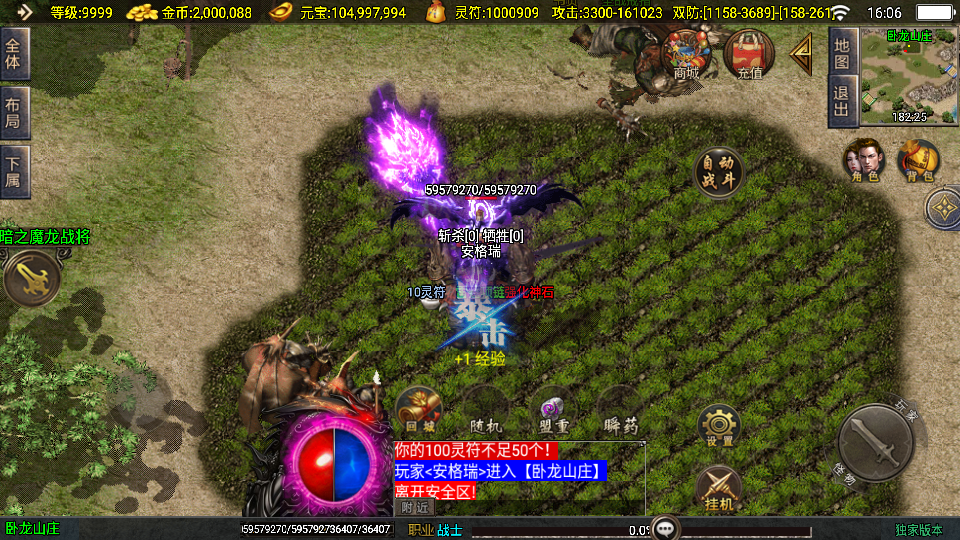Image resolution: width=960 pixels, height=540 pixels.
Task: Select the 下属 subordinates tab
Action: [x=14, y=171]
